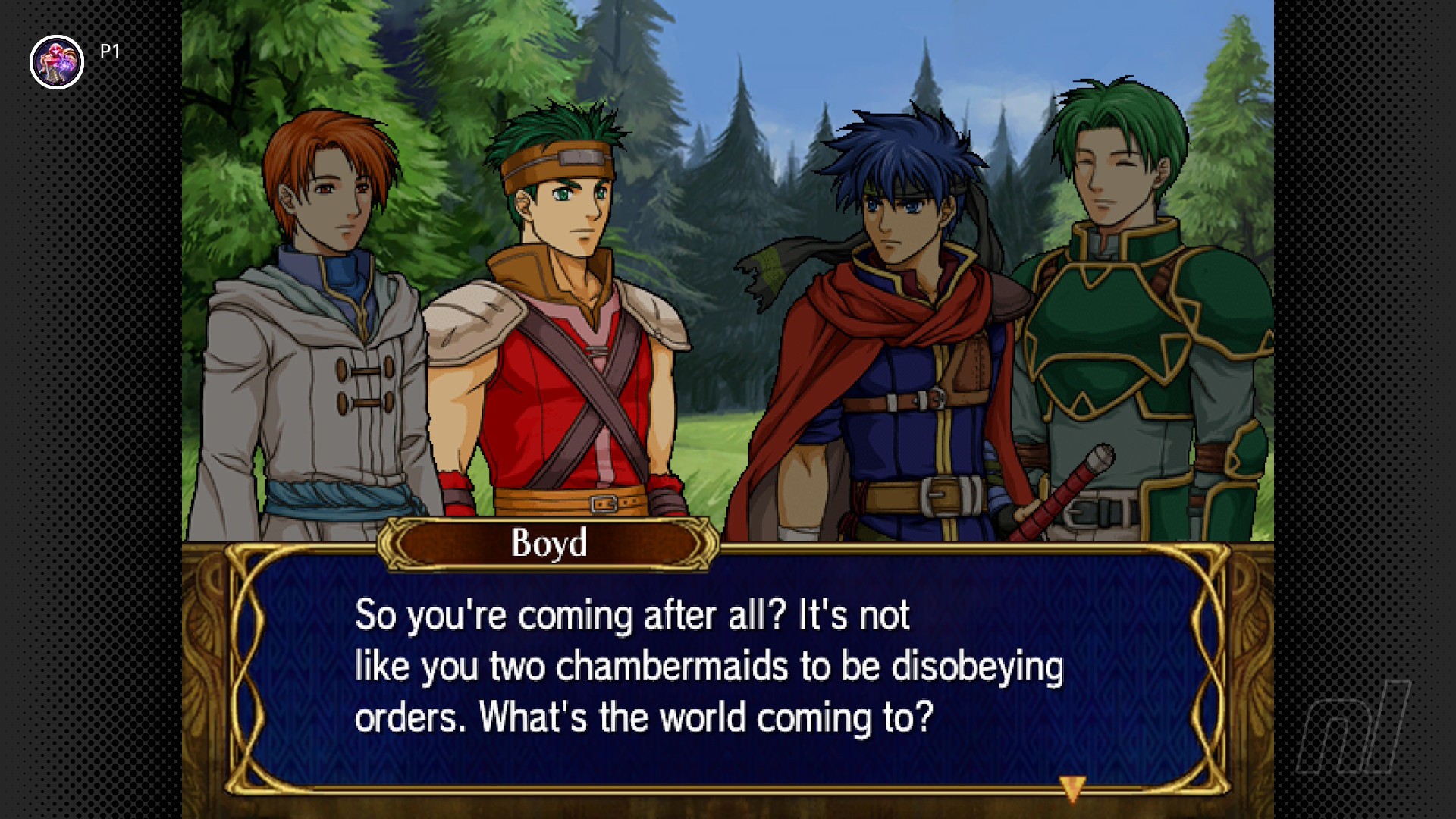The height and width of the screenshot is (819, 1456).
Task: Advance dialogue with the orange arrow indicator
Action: pyautogui.click(x=1072, y=788)
